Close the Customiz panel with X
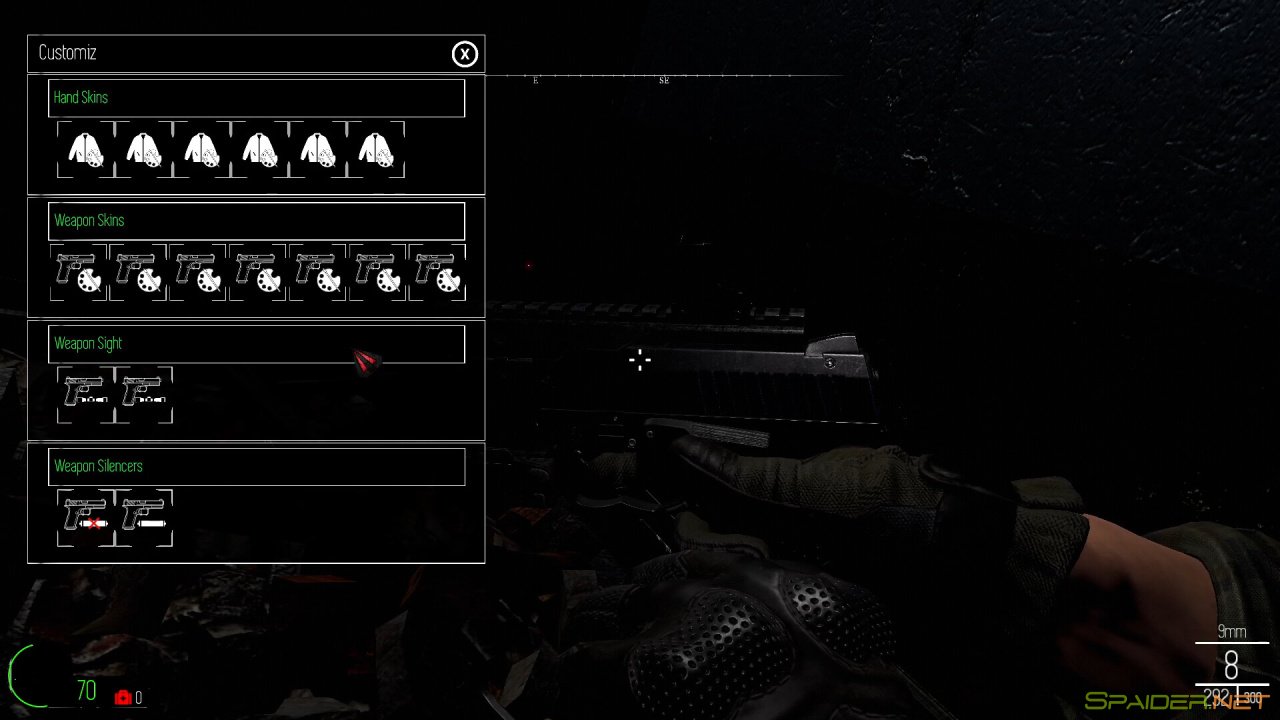This screenshot has height=720, width=1280. coord(464,54)
